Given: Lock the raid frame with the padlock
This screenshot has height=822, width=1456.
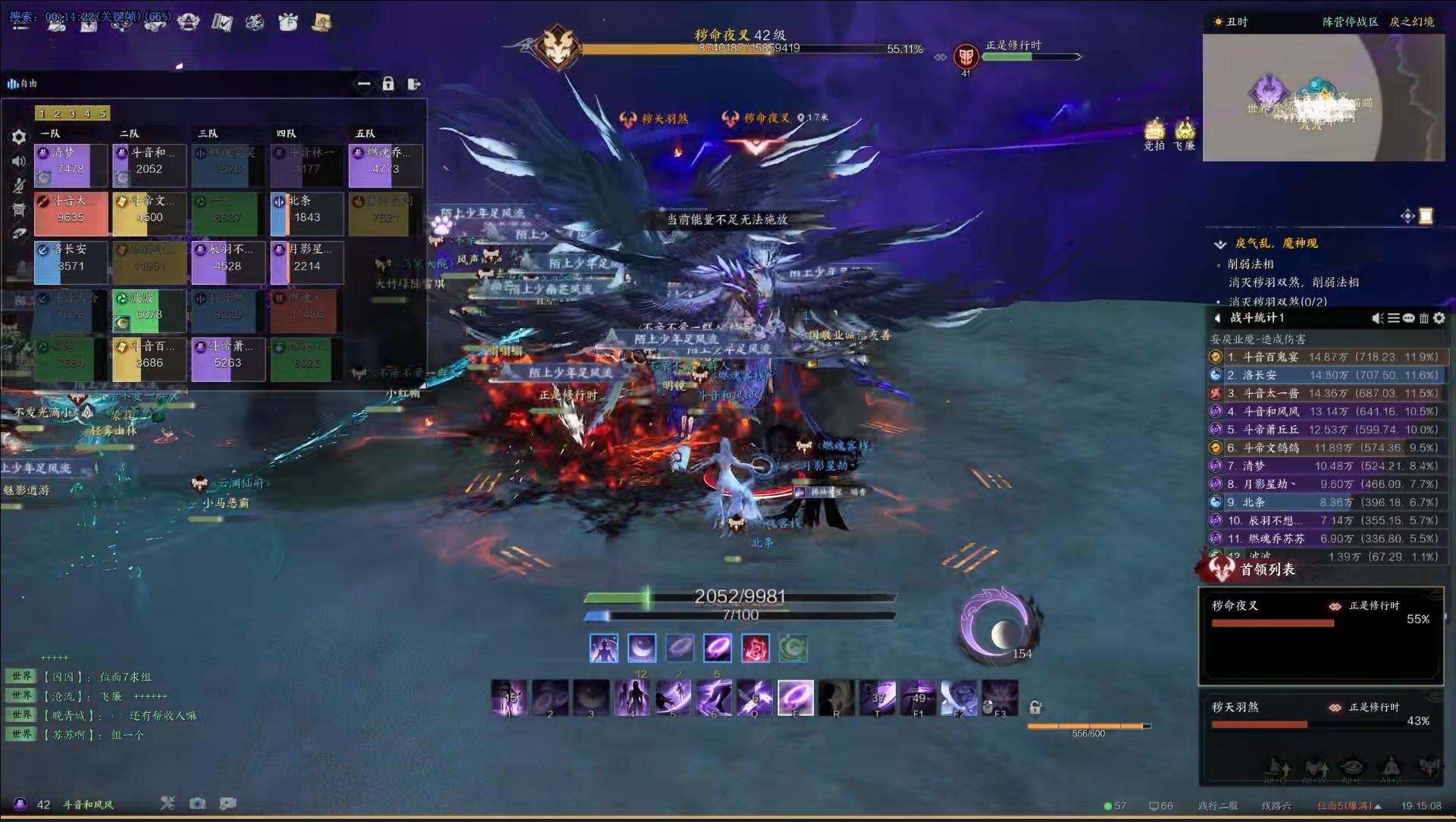Looking at the screenshot, I should pyautogui.click(x=388, y=84).
